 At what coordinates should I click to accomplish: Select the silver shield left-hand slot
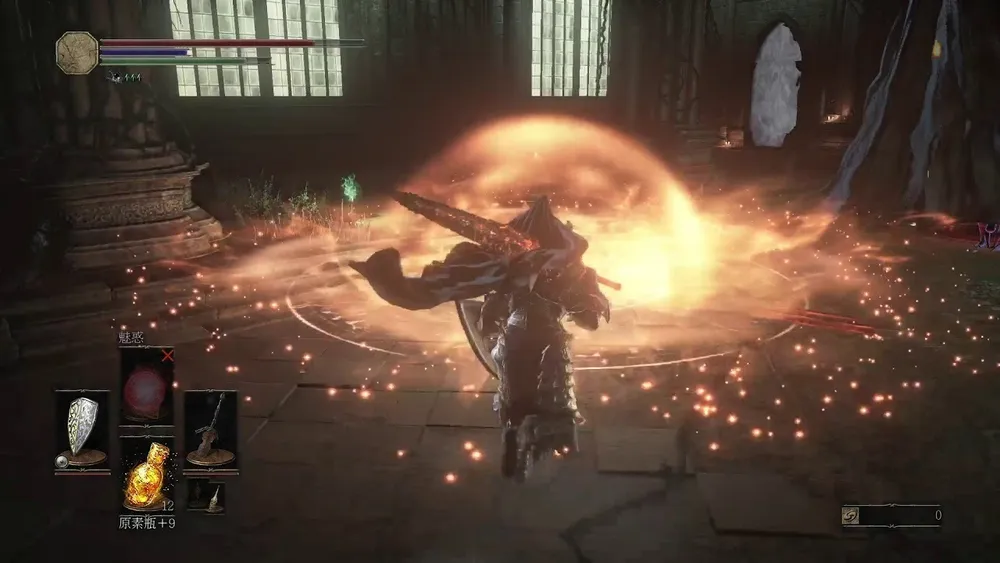click(82, 430)
